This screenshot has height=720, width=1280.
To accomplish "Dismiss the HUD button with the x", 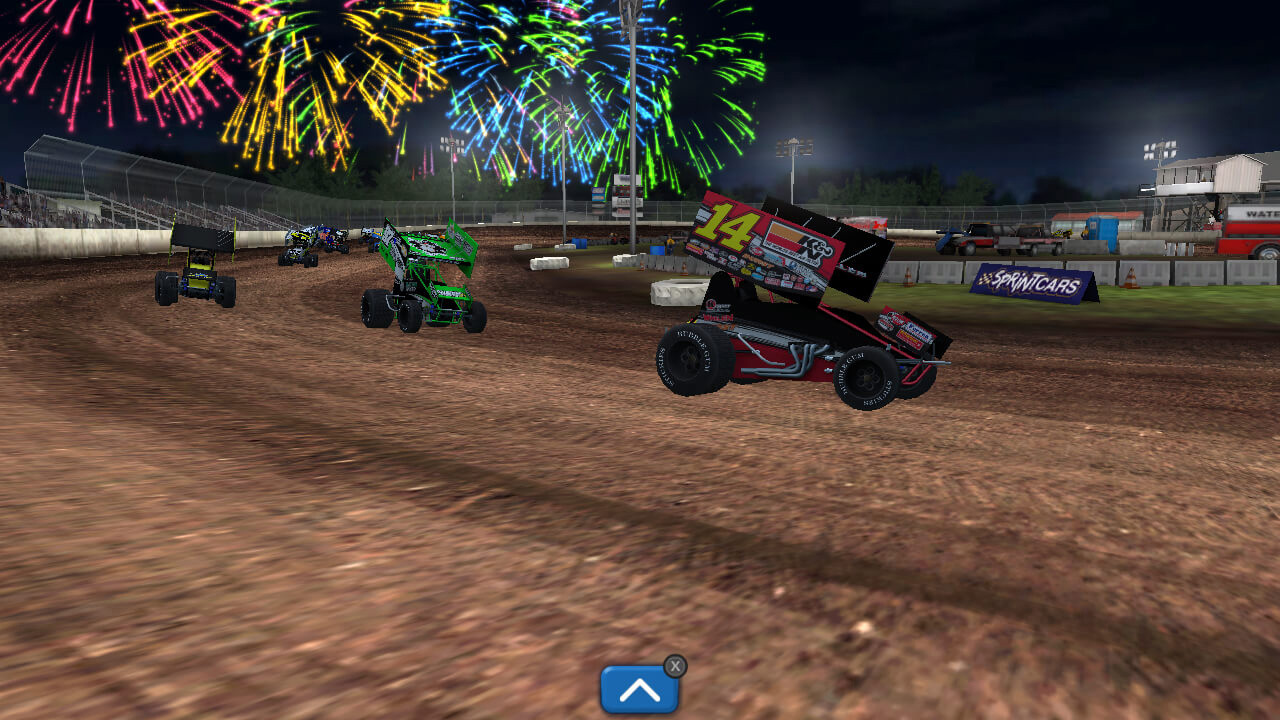I will click(675, 665).
